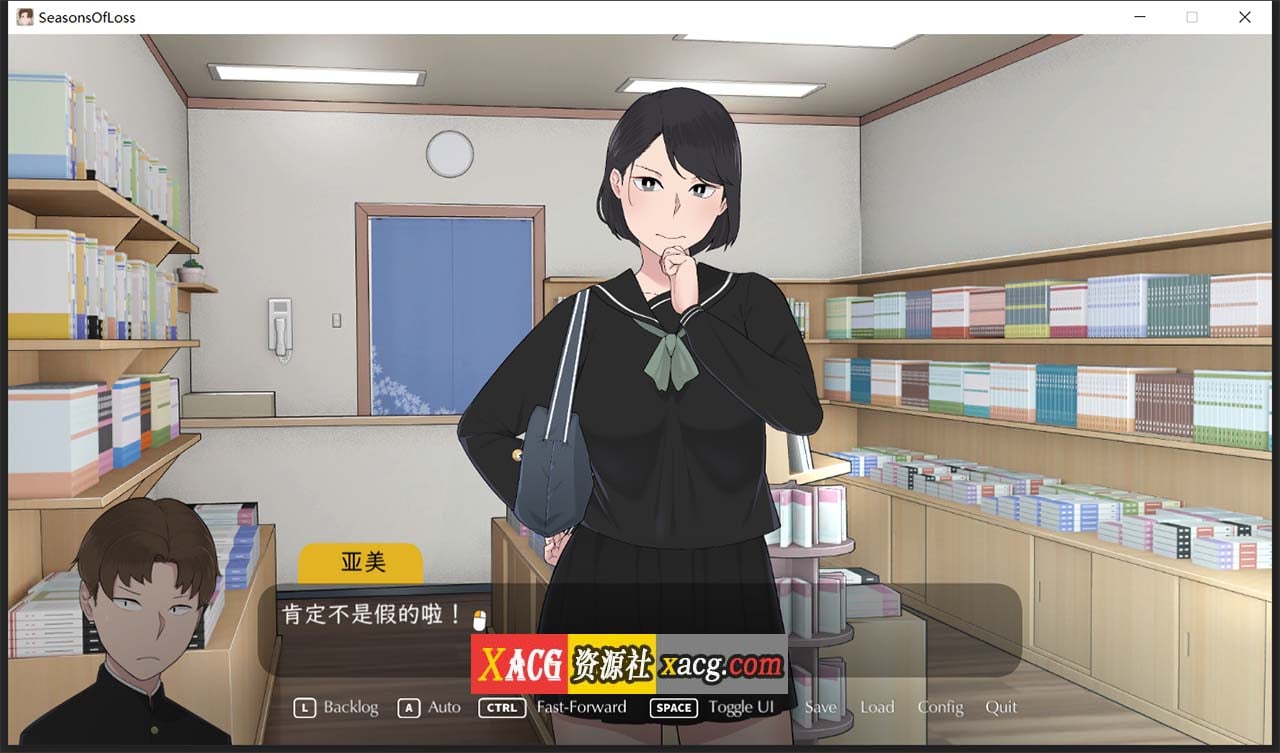Click the CTRL key badge for Fast-Forward
1280x753 pixels.
coord(502,708)
